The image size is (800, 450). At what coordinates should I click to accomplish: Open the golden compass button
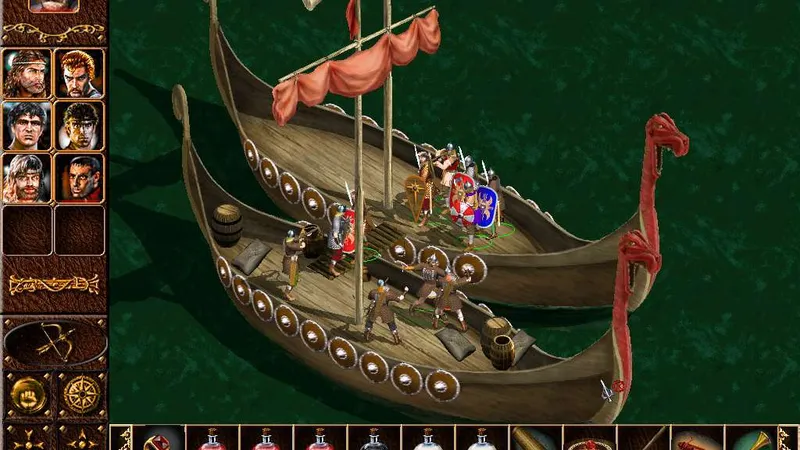click(x=80, y=396)
